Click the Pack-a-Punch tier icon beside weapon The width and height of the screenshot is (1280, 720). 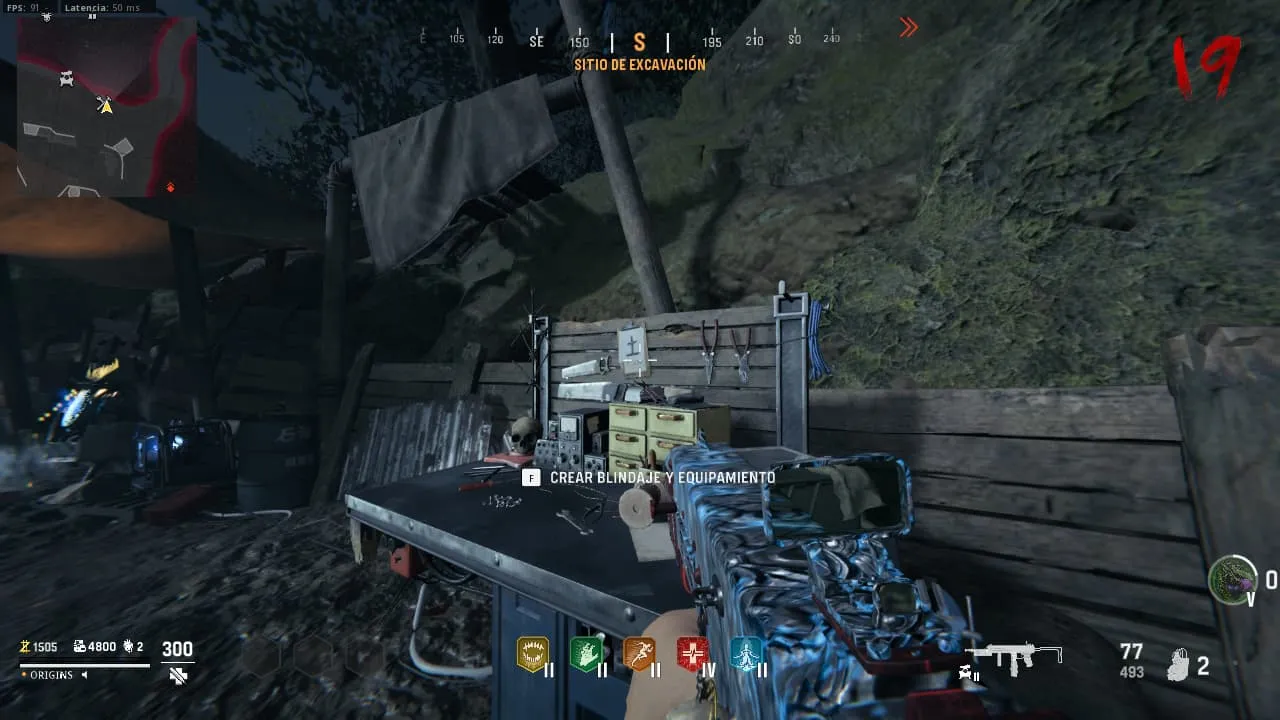point(971,673)
